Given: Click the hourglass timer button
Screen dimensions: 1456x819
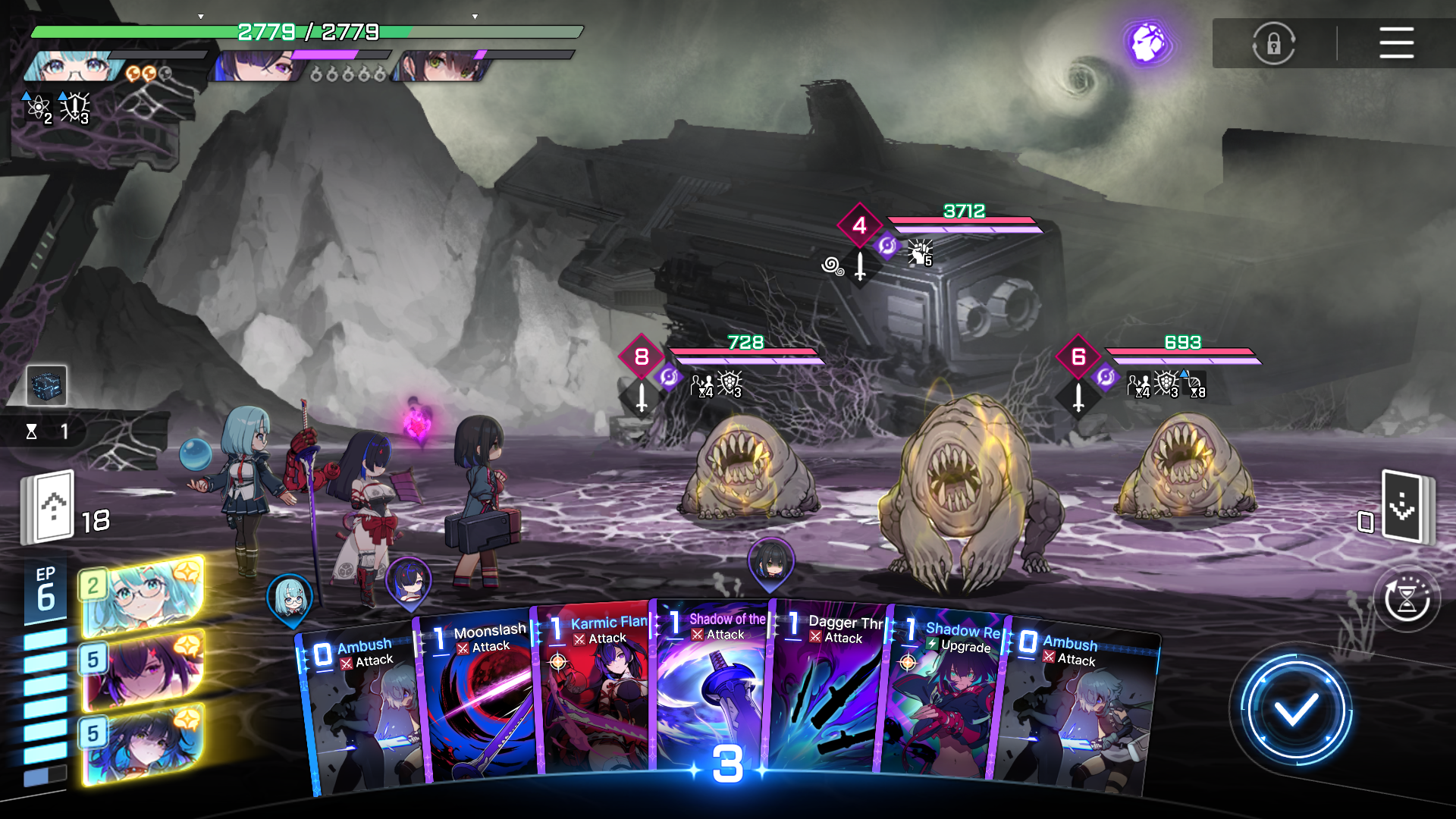Looking at the screenshot, I should coord(1407,601).
